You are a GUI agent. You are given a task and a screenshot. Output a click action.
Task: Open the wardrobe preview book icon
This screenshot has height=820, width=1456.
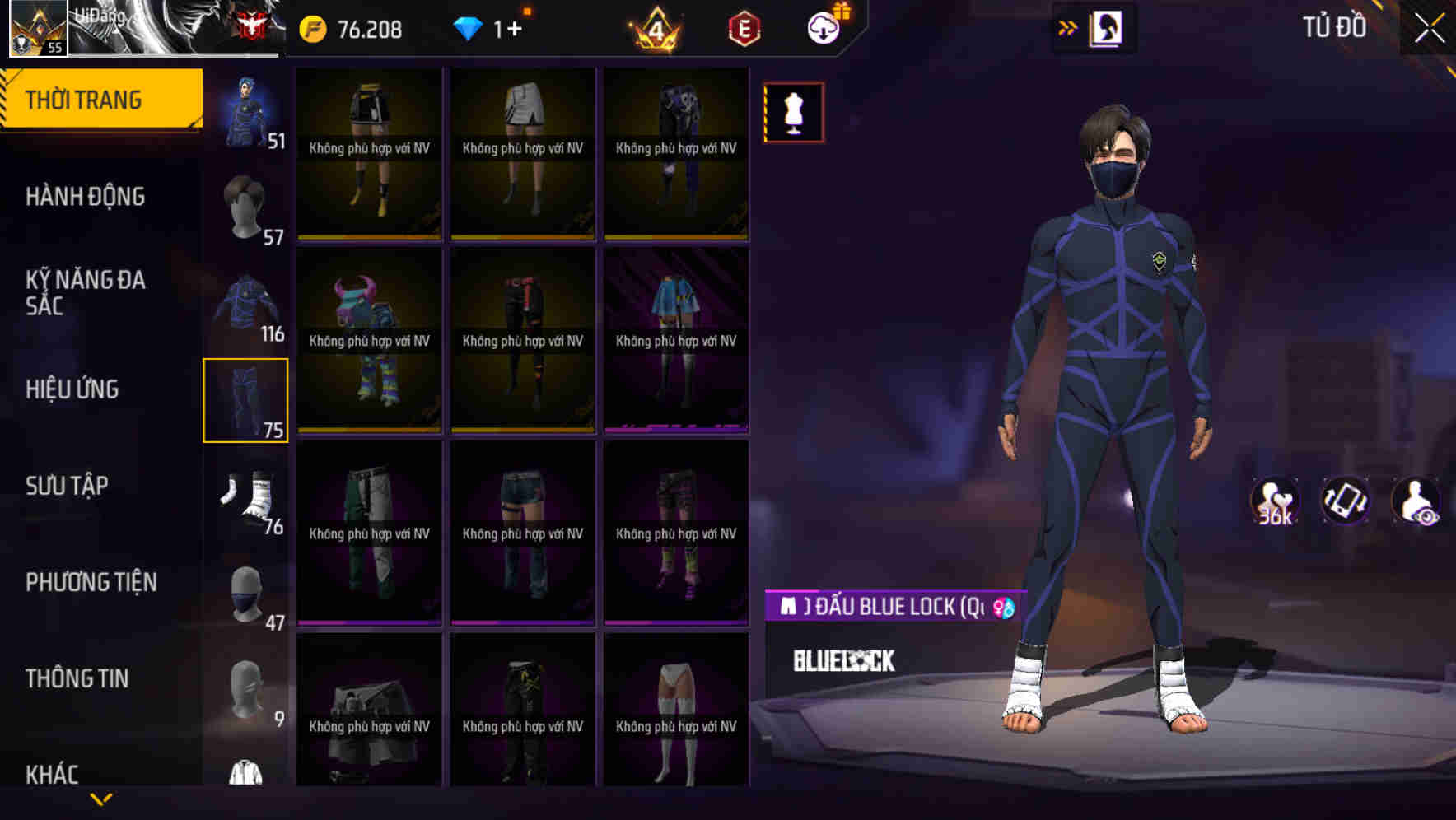pos(1107,27)
